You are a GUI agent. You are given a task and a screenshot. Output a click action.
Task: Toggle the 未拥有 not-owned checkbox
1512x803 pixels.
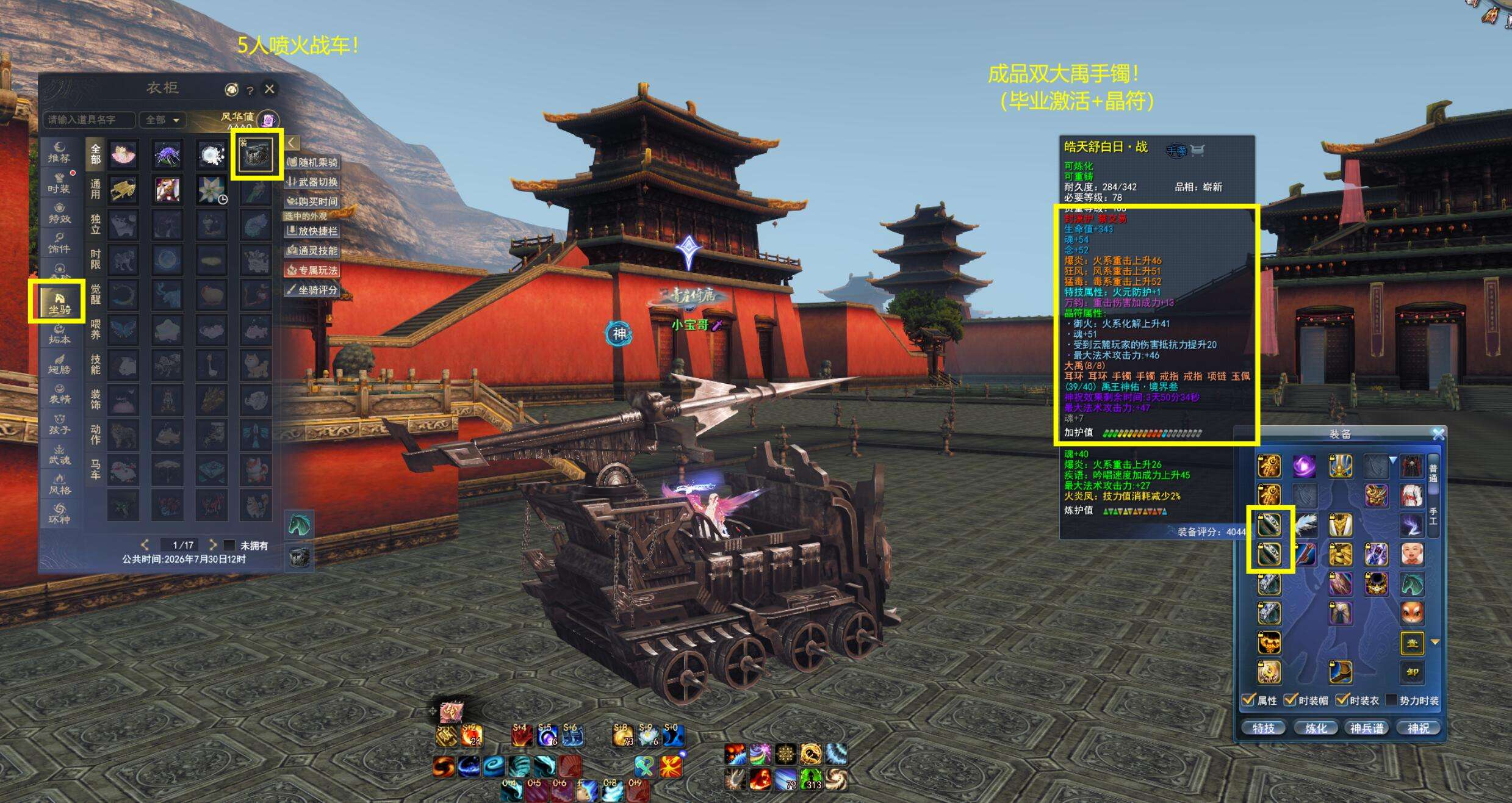[x=229, y=545]
